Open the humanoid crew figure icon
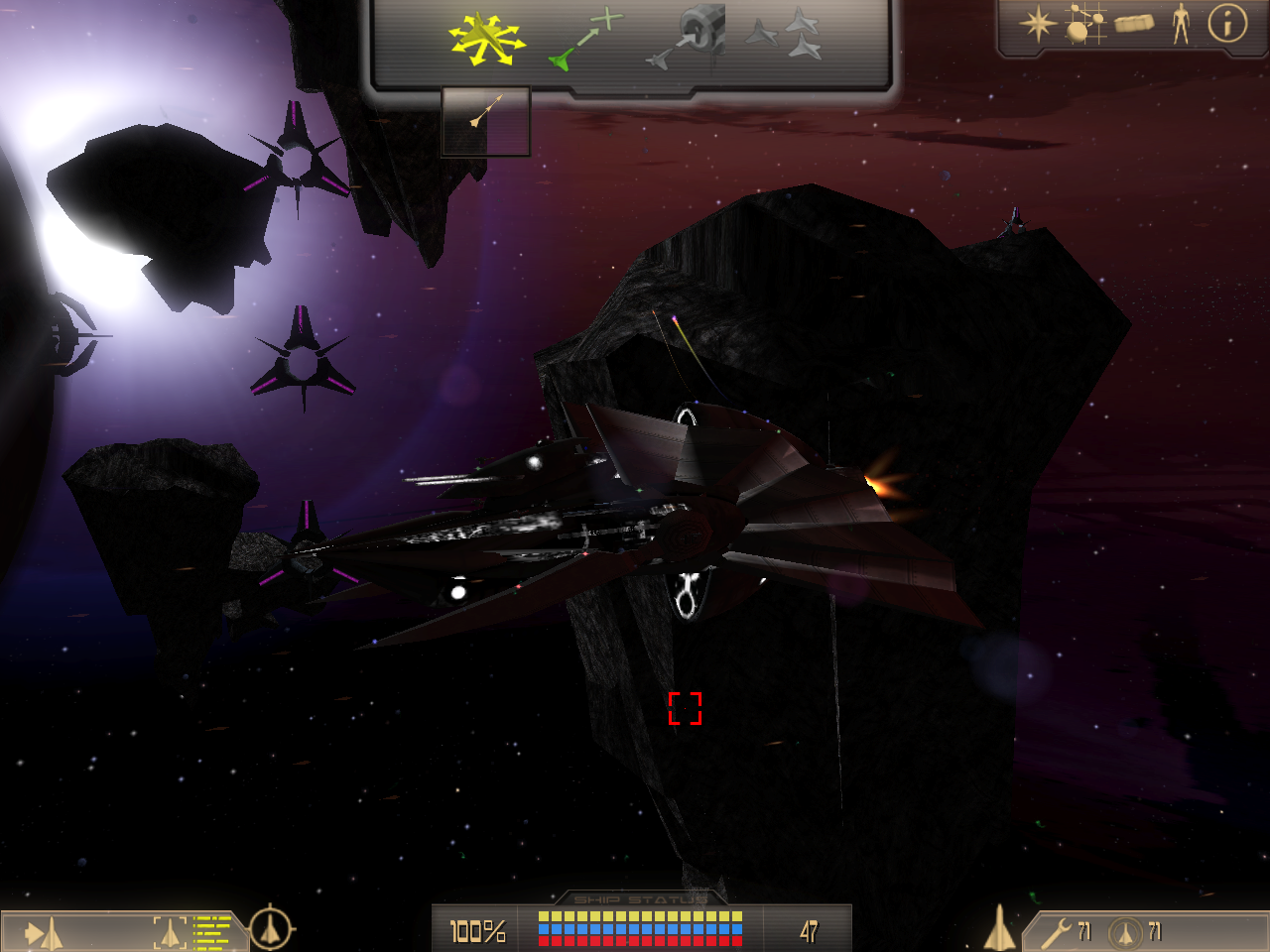Screen dimensions: 1270x952 tap(1181, 23)
